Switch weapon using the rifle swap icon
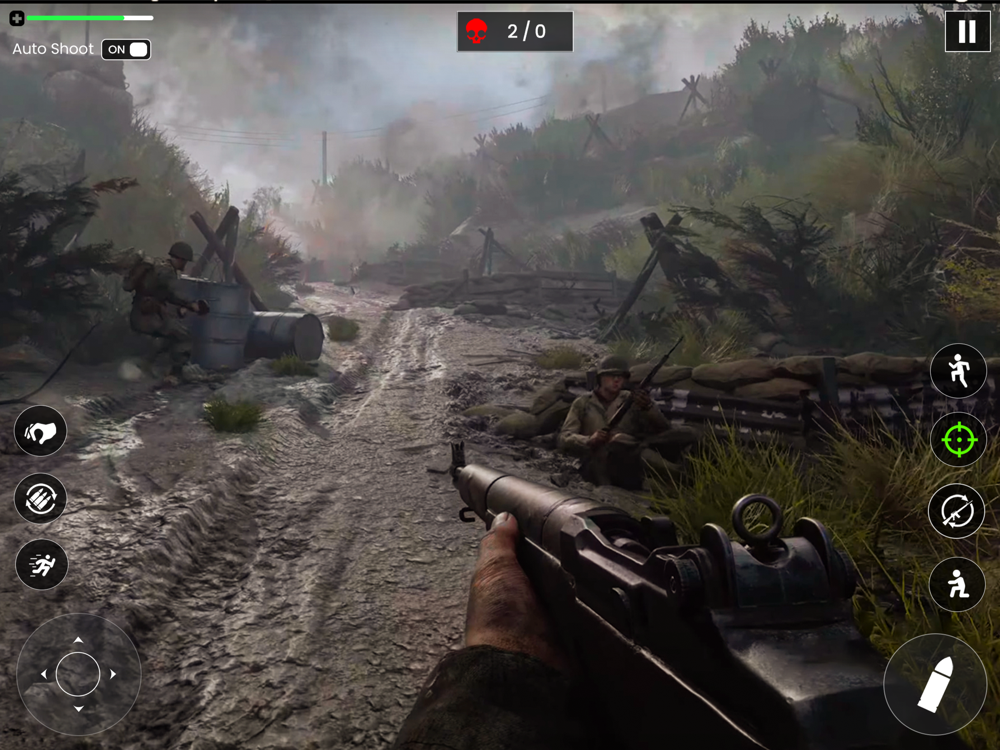The image size is (1000, 750). pos(958,511)
